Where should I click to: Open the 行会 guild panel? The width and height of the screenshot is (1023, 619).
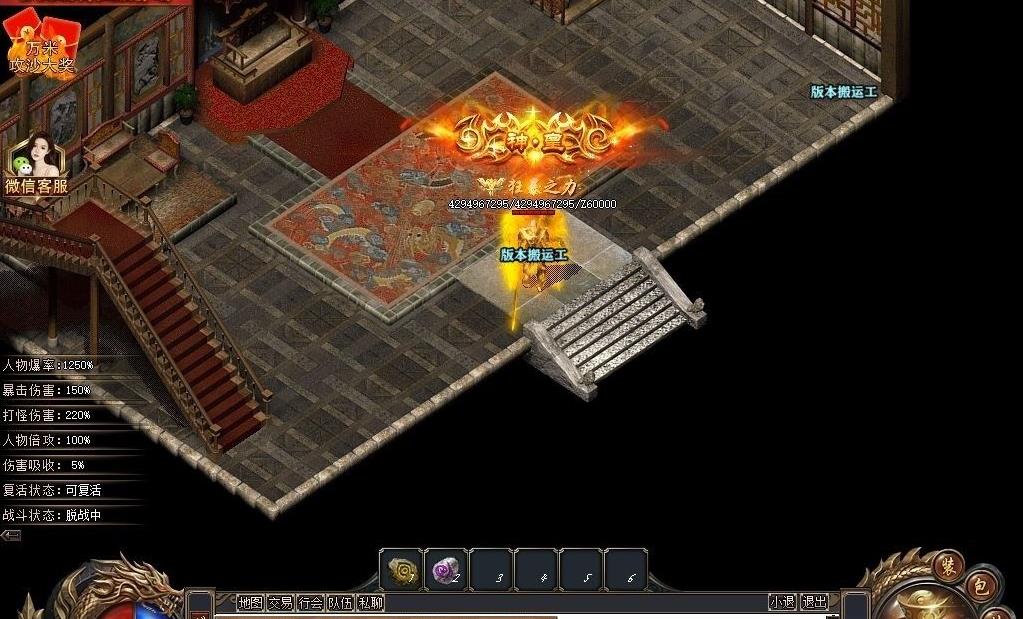[311, 602]
